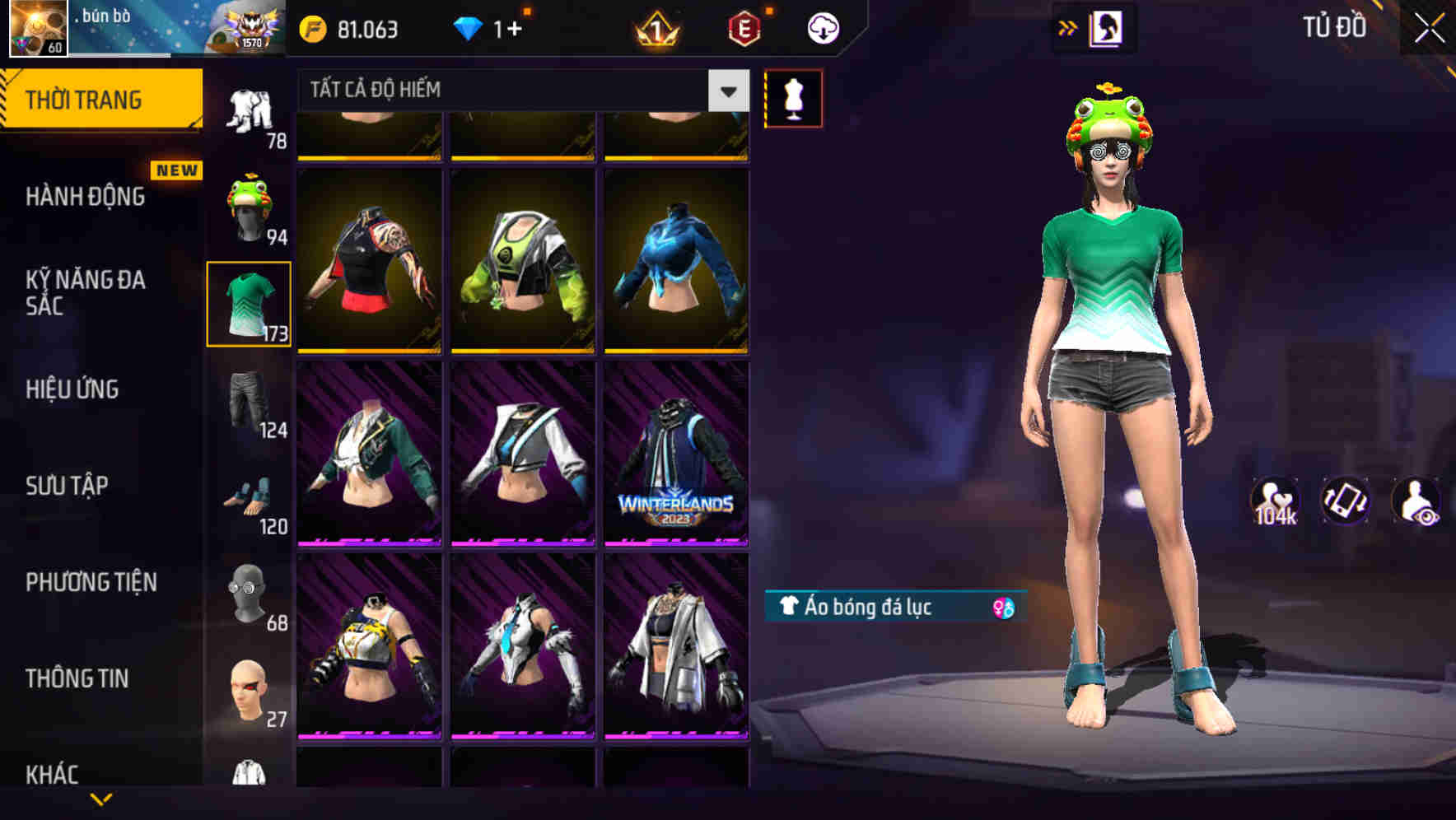Toggle gender on Áo bóng đá lục label
Viewport: 1456px width, 820px height.
click(1006, 608)
